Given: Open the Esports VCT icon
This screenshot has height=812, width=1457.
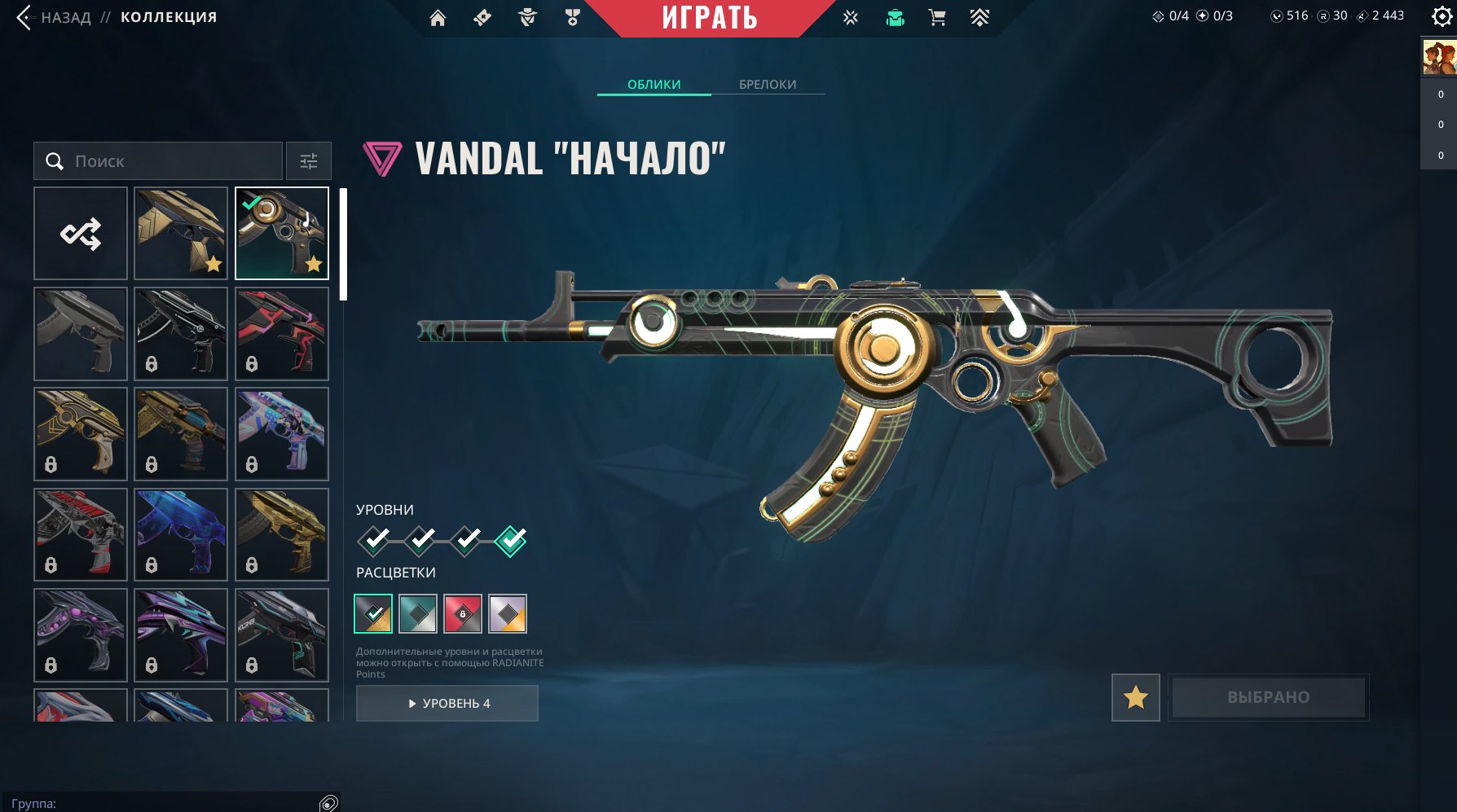Looking at the screenshot, I should (850, 16).
